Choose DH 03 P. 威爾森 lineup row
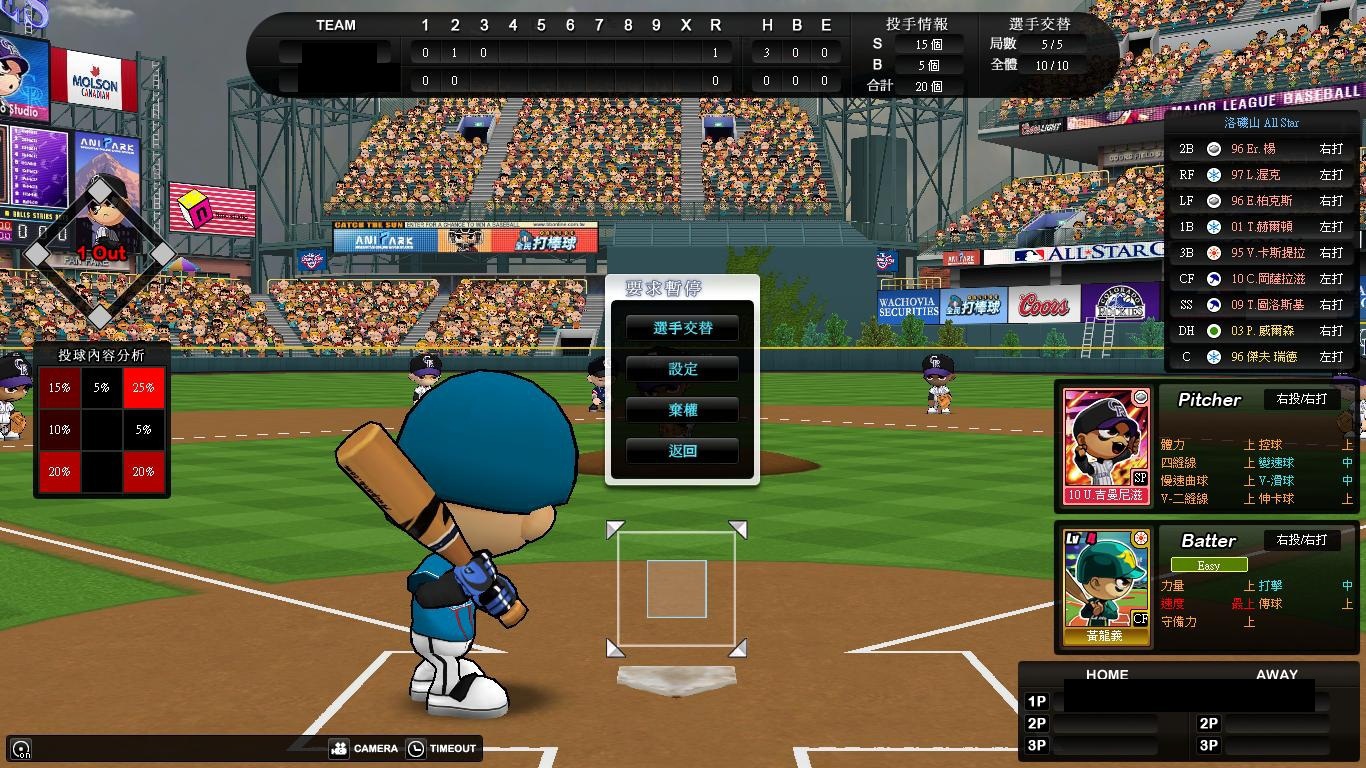This screenshot has height=768, width=1366. point(1260,331)
